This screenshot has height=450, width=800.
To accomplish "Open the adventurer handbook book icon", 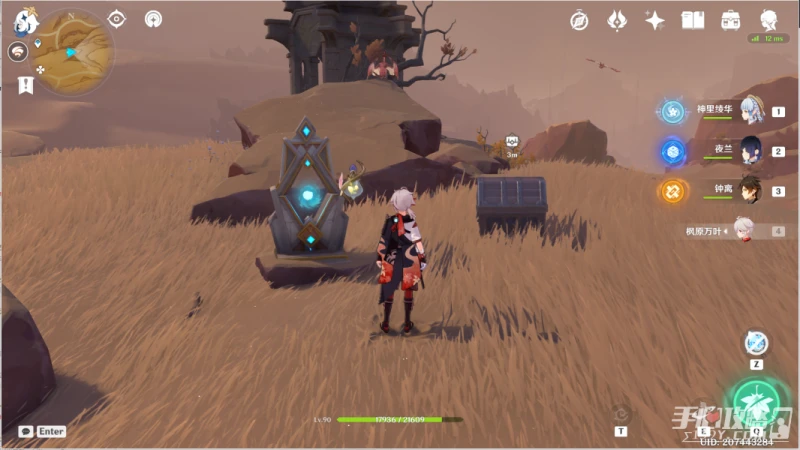I will pos(692,20).
